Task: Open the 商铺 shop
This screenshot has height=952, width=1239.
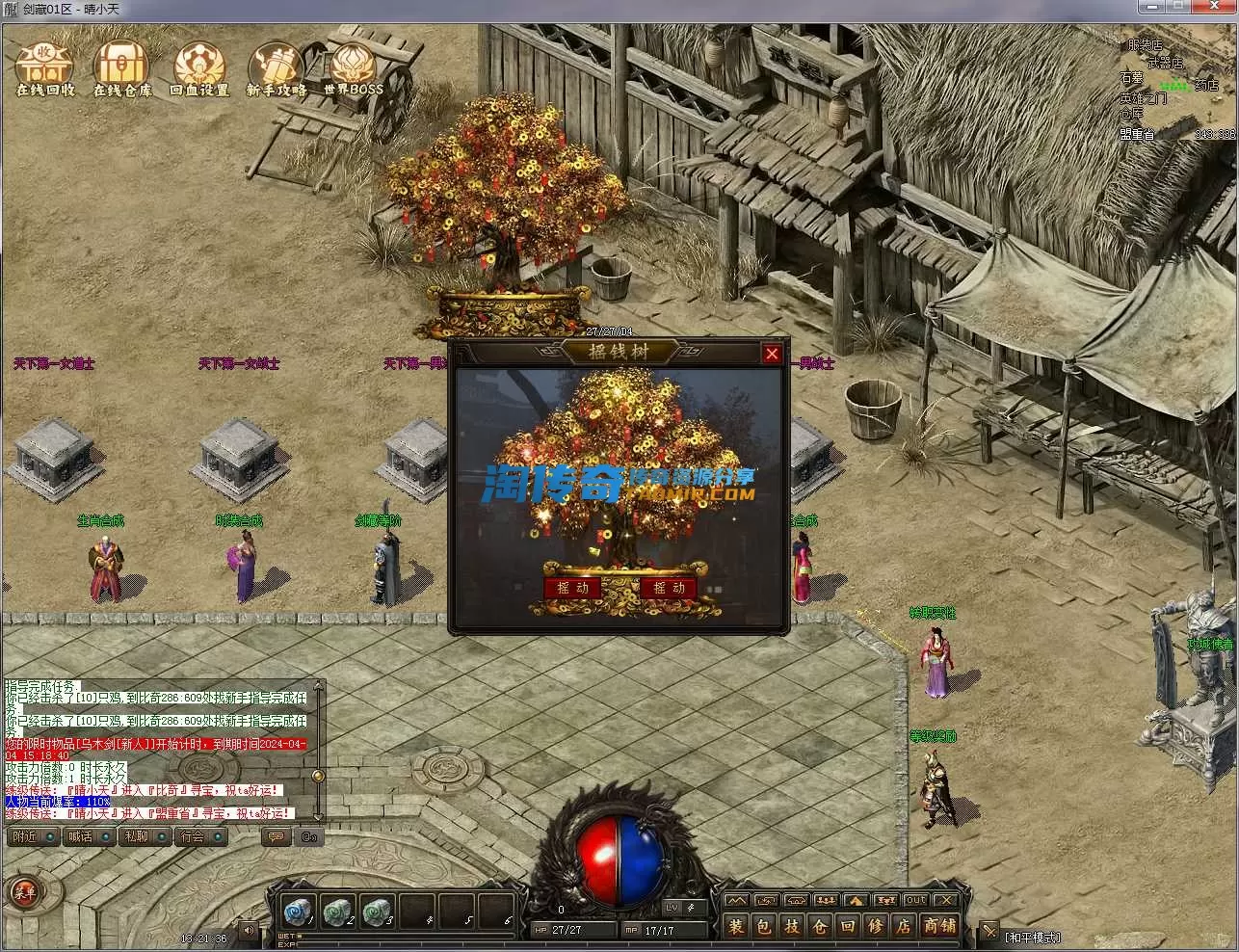Action: point(939,927)
